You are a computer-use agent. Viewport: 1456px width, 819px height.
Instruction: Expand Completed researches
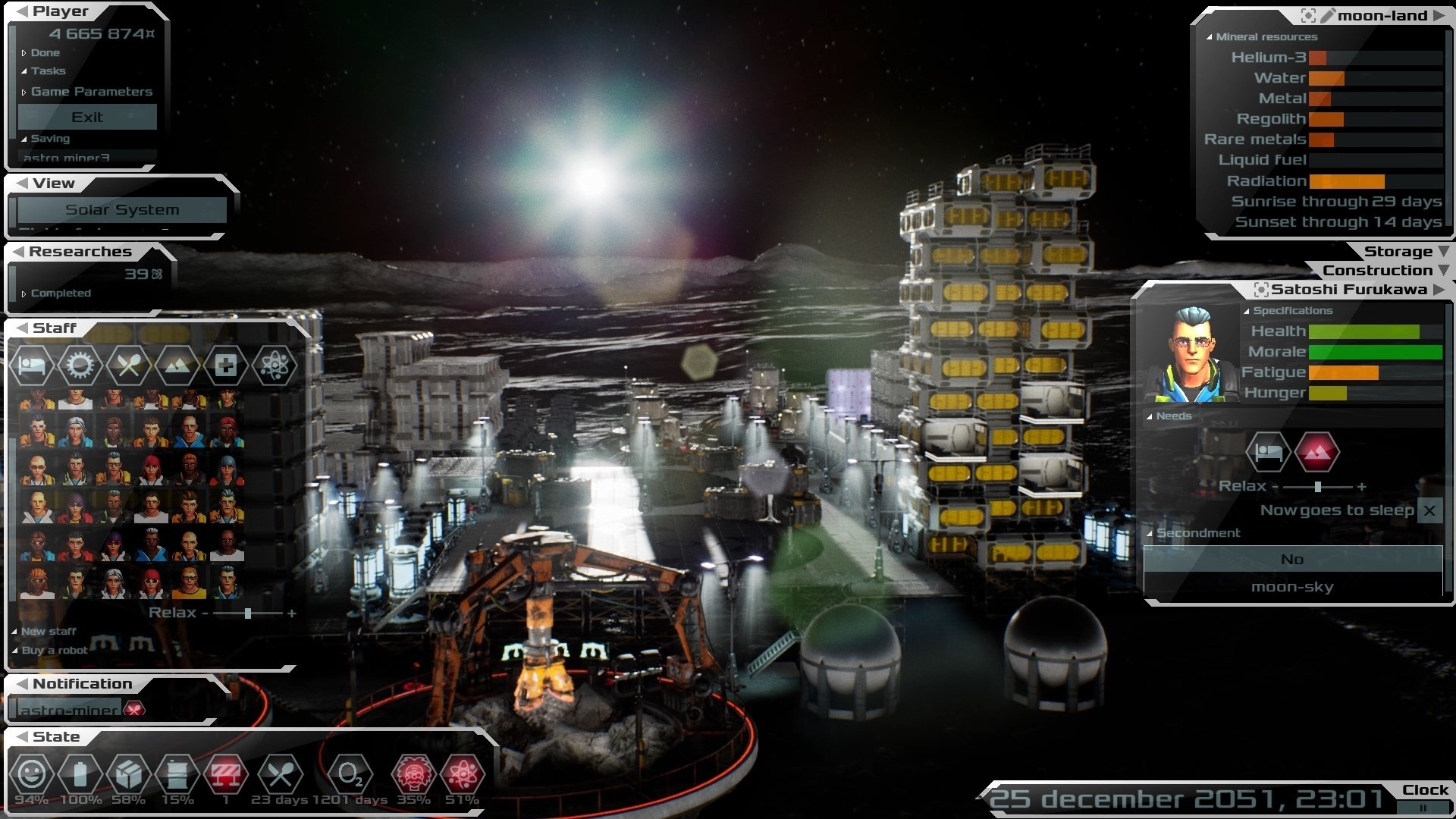60,293
